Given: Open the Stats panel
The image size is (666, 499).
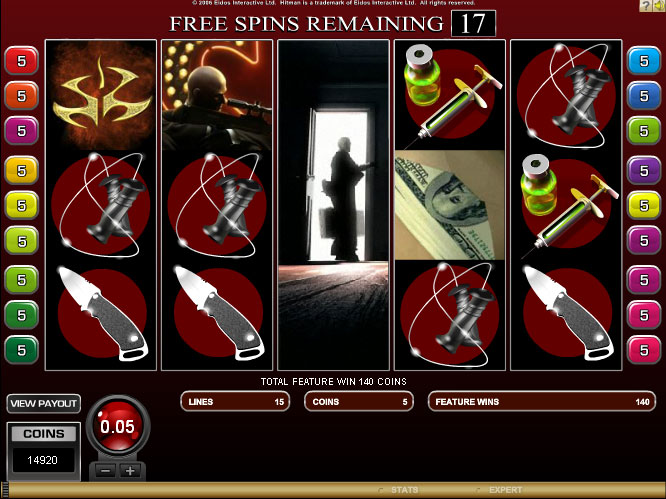Looking at the screenshot, I should pyautogui.click(x=401, y=490).
